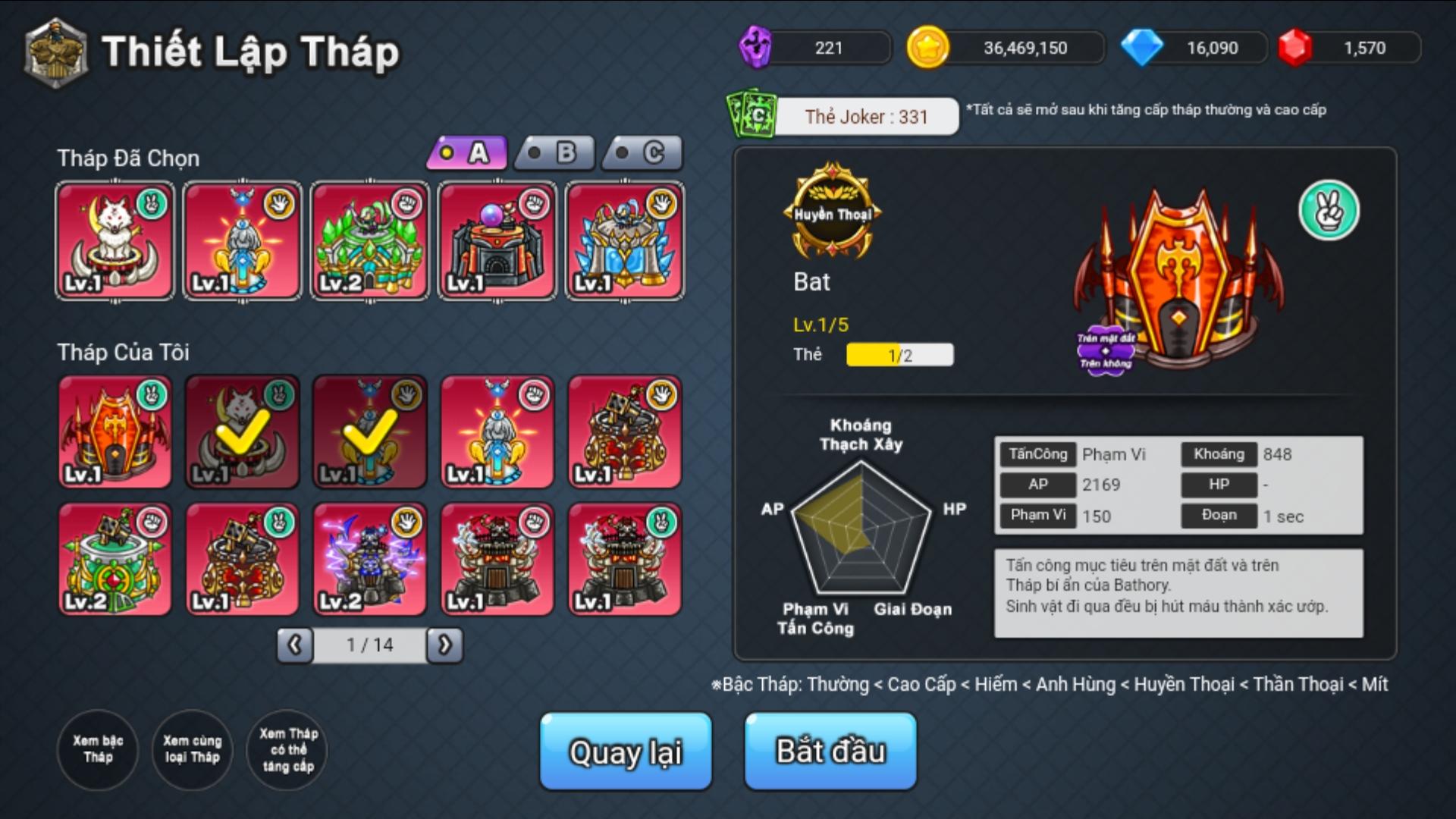This screenshot has height=819, width=1456.
Task: Go to next tower page
Action: (x=444, y=645)
